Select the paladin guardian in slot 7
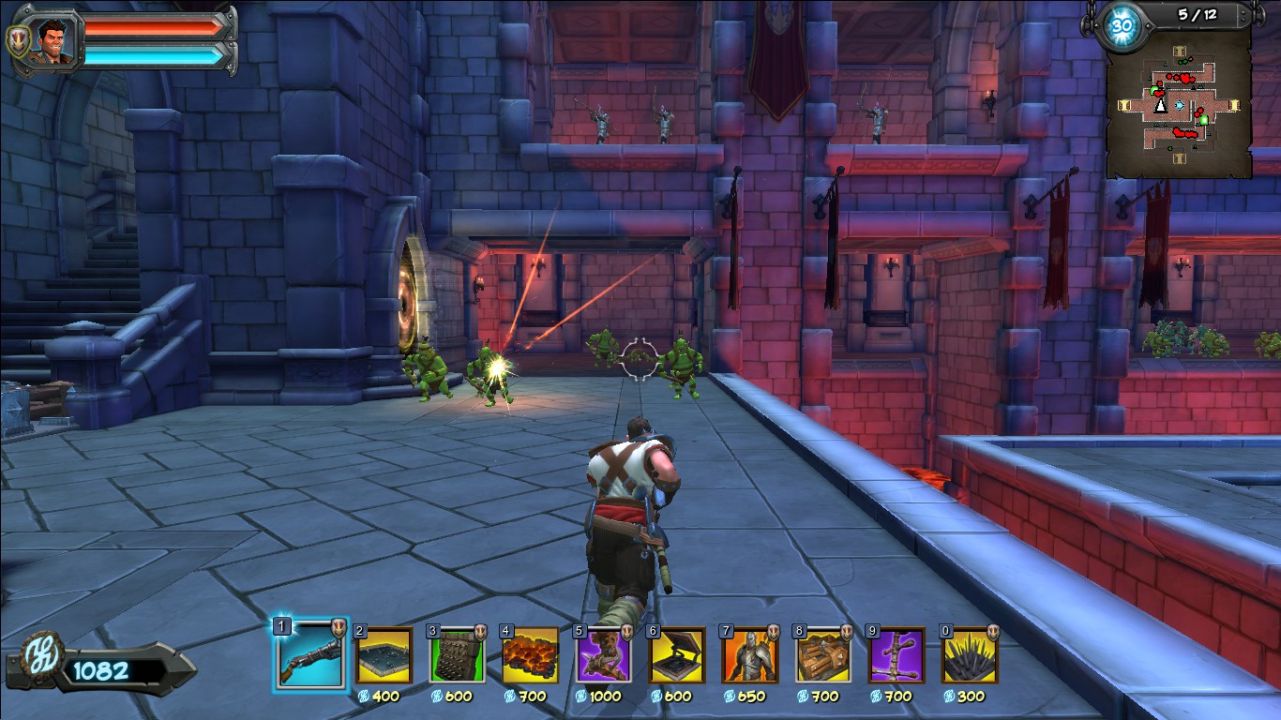This screenshot has width=1281, height=720. click(x=751, y=656)
